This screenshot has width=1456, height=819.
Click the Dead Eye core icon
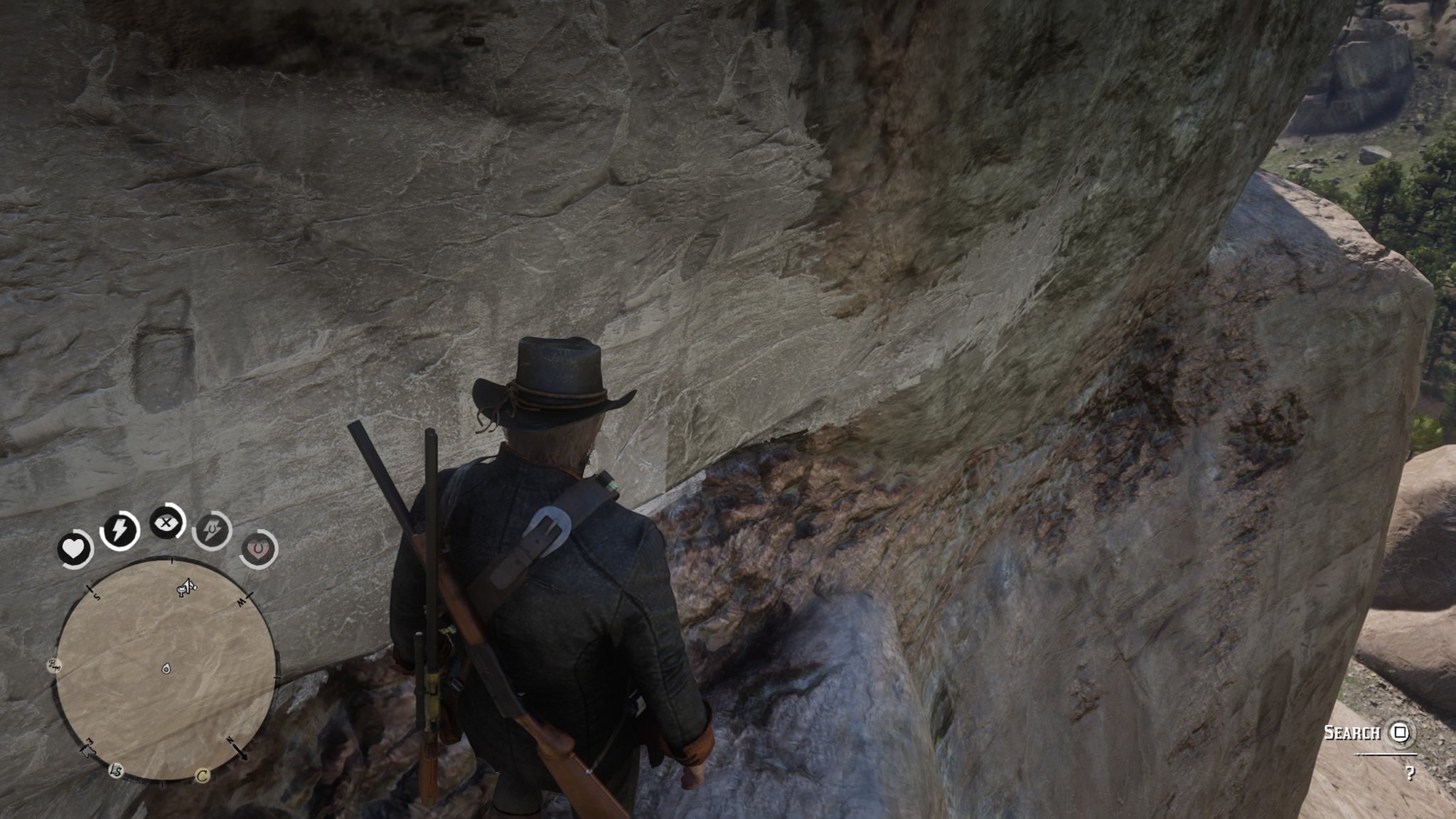tap(167, 523)
